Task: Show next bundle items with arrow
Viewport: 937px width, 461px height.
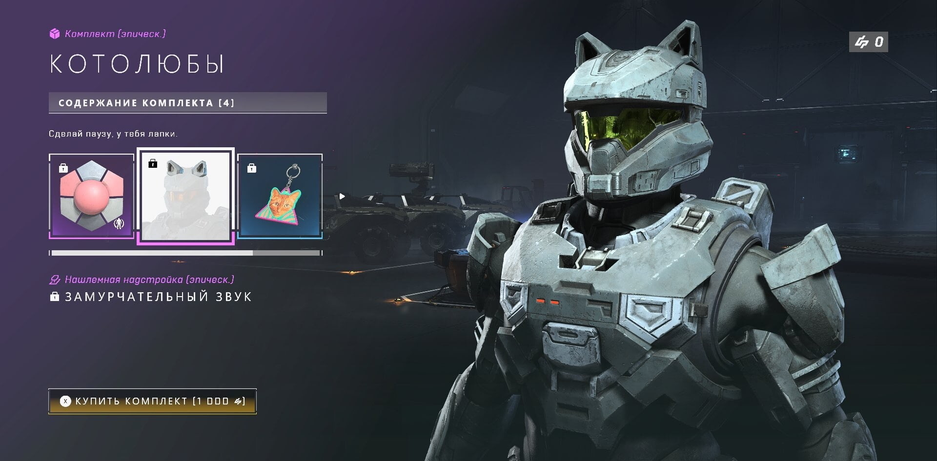Action: (342, 197)
